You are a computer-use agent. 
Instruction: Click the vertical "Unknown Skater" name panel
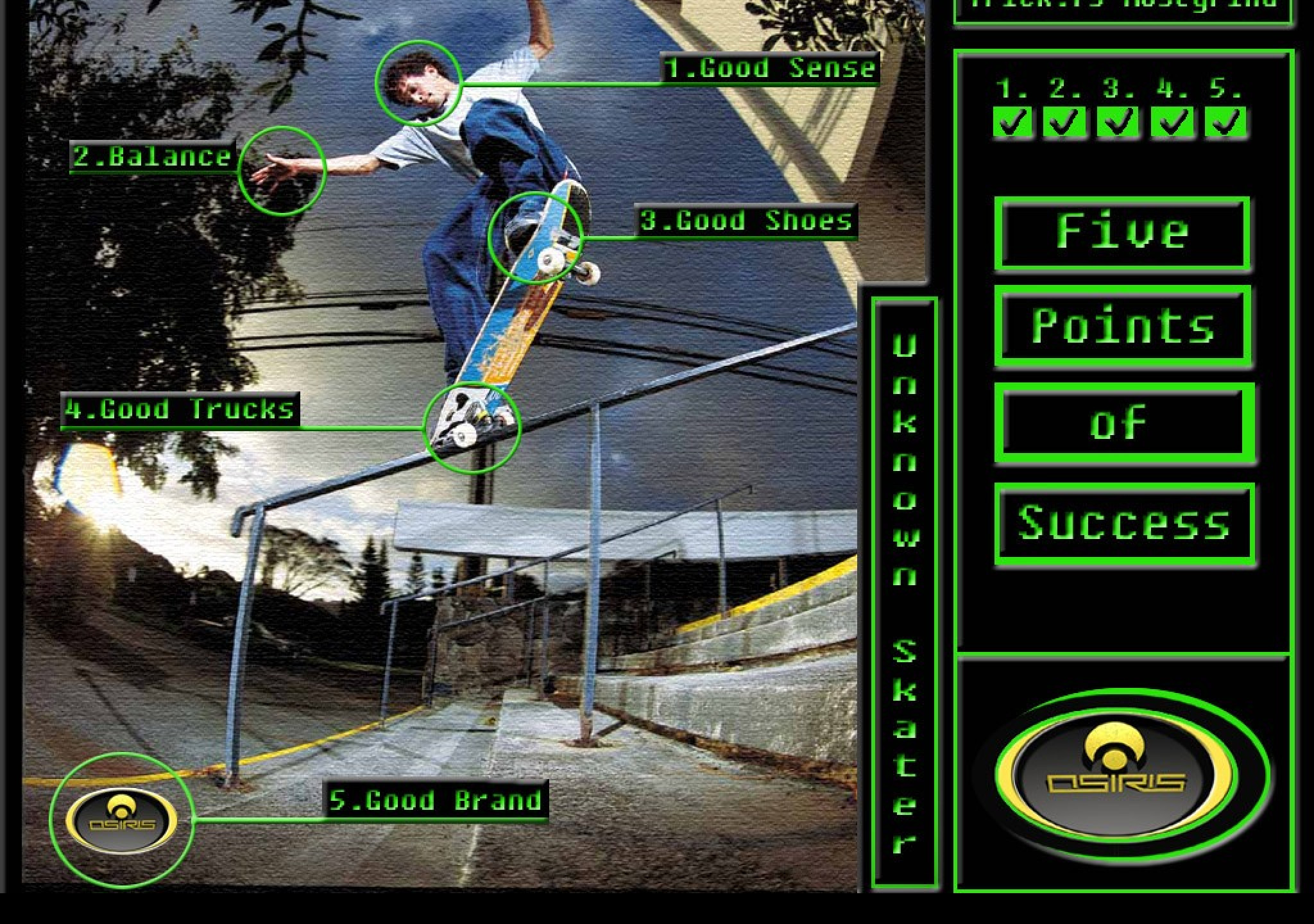click(905, 594)
